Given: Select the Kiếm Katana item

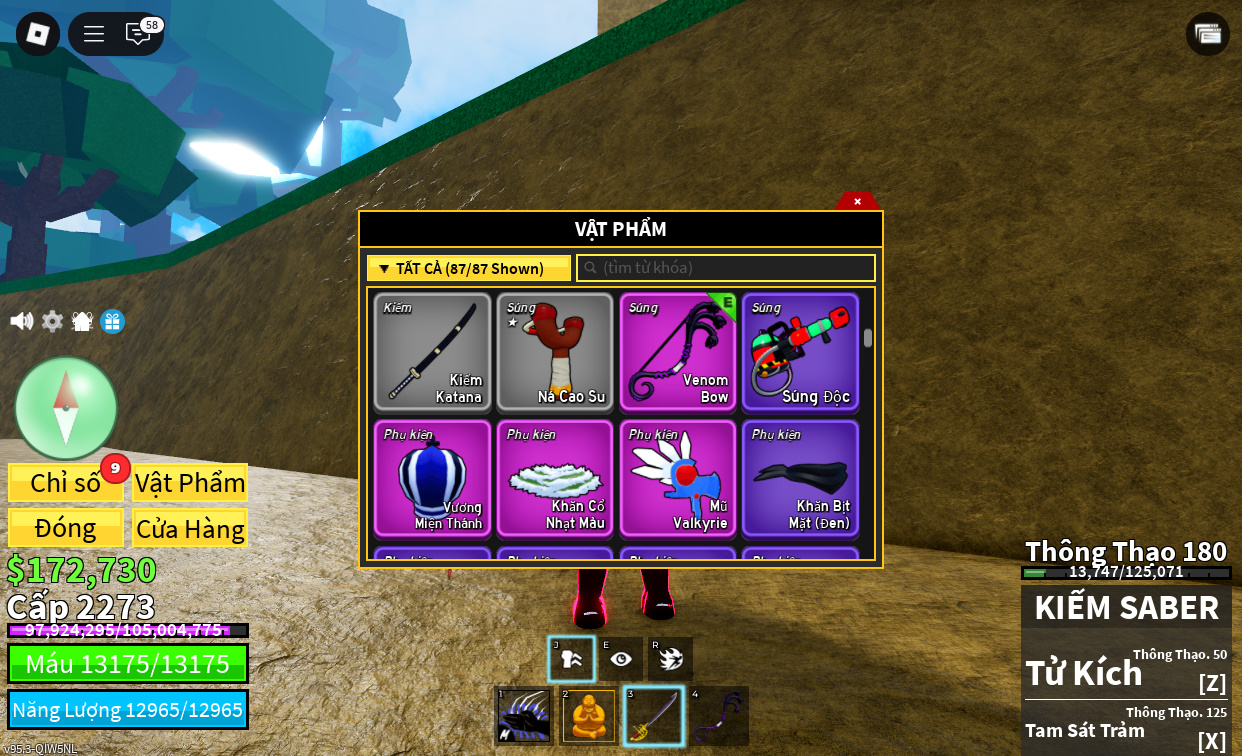Looking at the screenshot, I should 433,352.
